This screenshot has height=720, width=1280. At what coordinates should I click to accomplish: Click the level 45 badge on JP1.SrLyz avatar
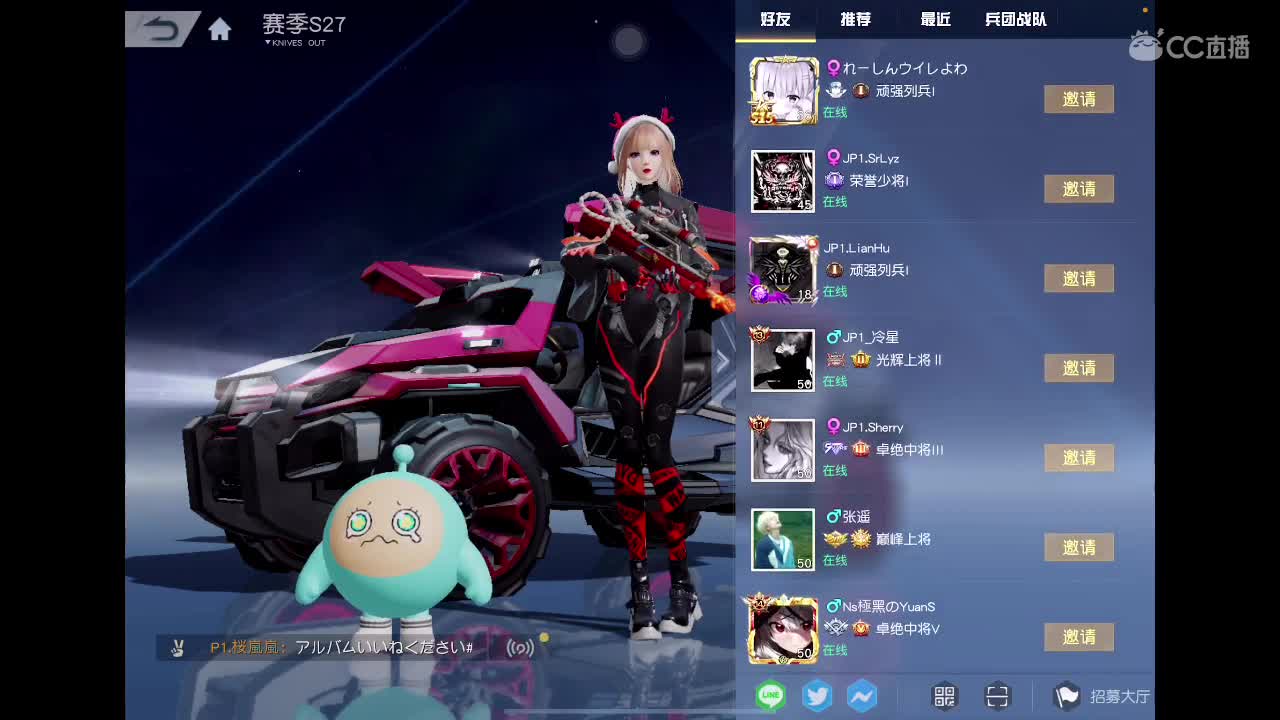[x=805, y=202]
